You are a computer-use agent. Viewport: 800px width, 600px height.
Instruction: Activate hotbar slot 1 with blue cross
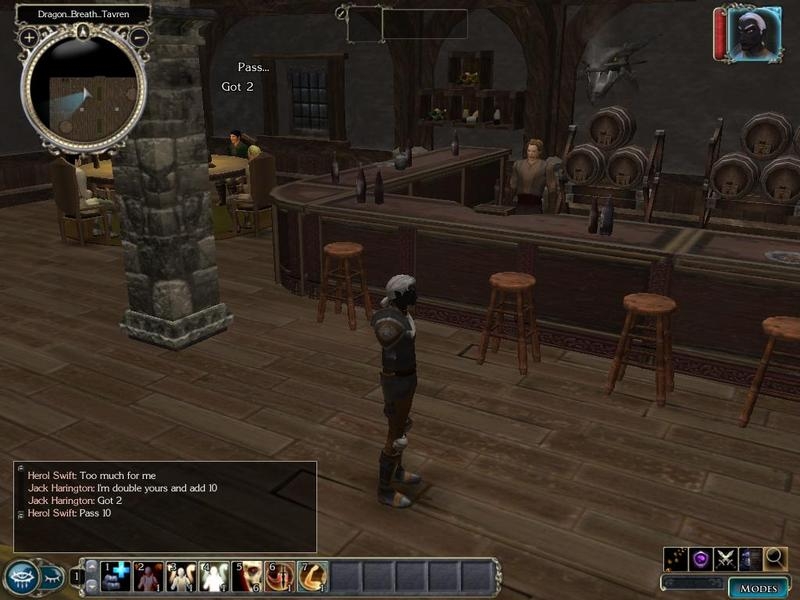coord(115,576)
